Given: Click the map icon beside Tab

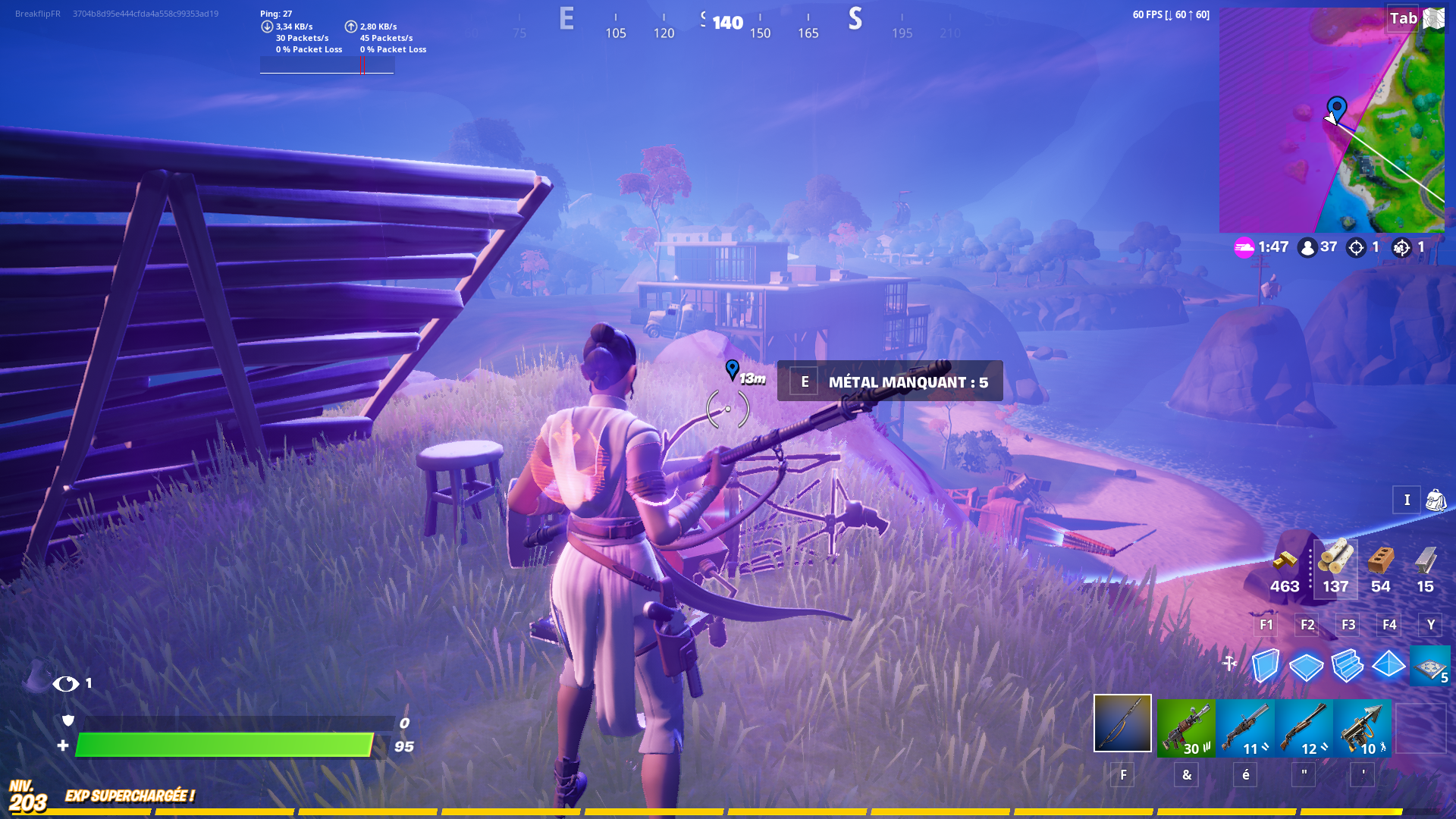Looking at the screenshot, I should (1432, 19).
